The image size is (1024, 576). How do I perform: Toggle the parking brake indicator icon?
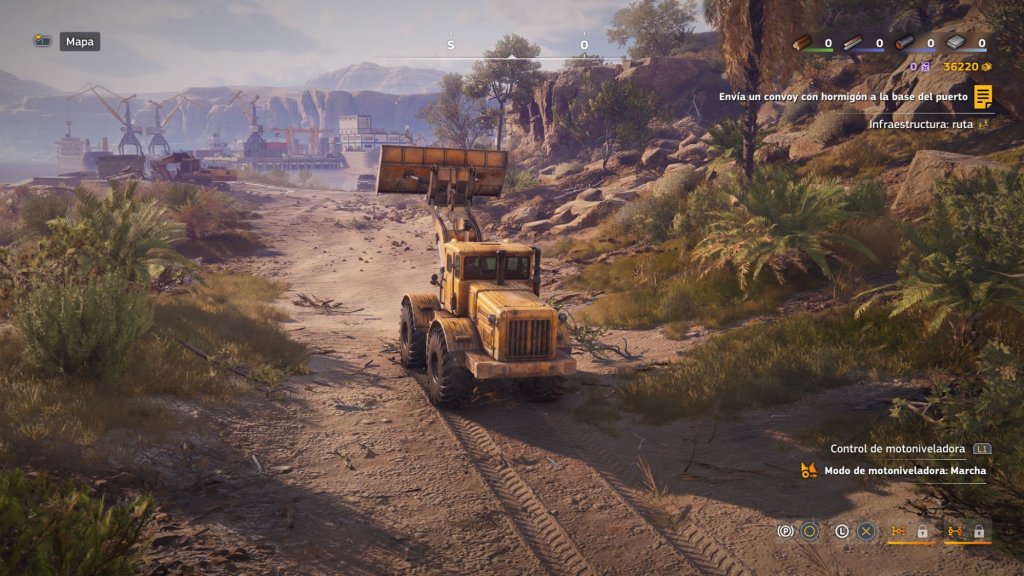(x=786, y=532)
